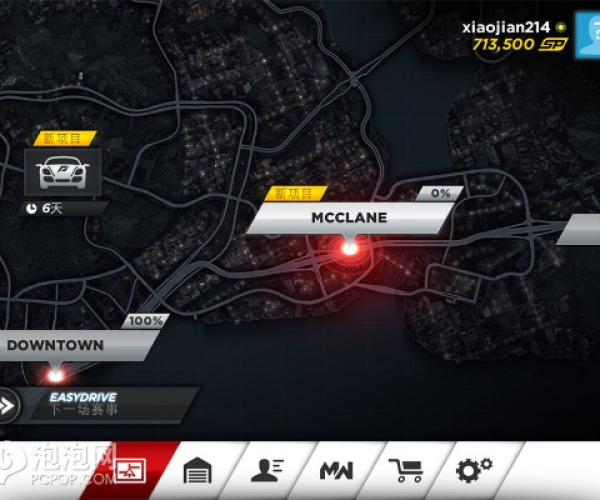Screen dimensions: 600x500
Task: Open the Most Wanted list tab
Action: click(x=335, y=470)
